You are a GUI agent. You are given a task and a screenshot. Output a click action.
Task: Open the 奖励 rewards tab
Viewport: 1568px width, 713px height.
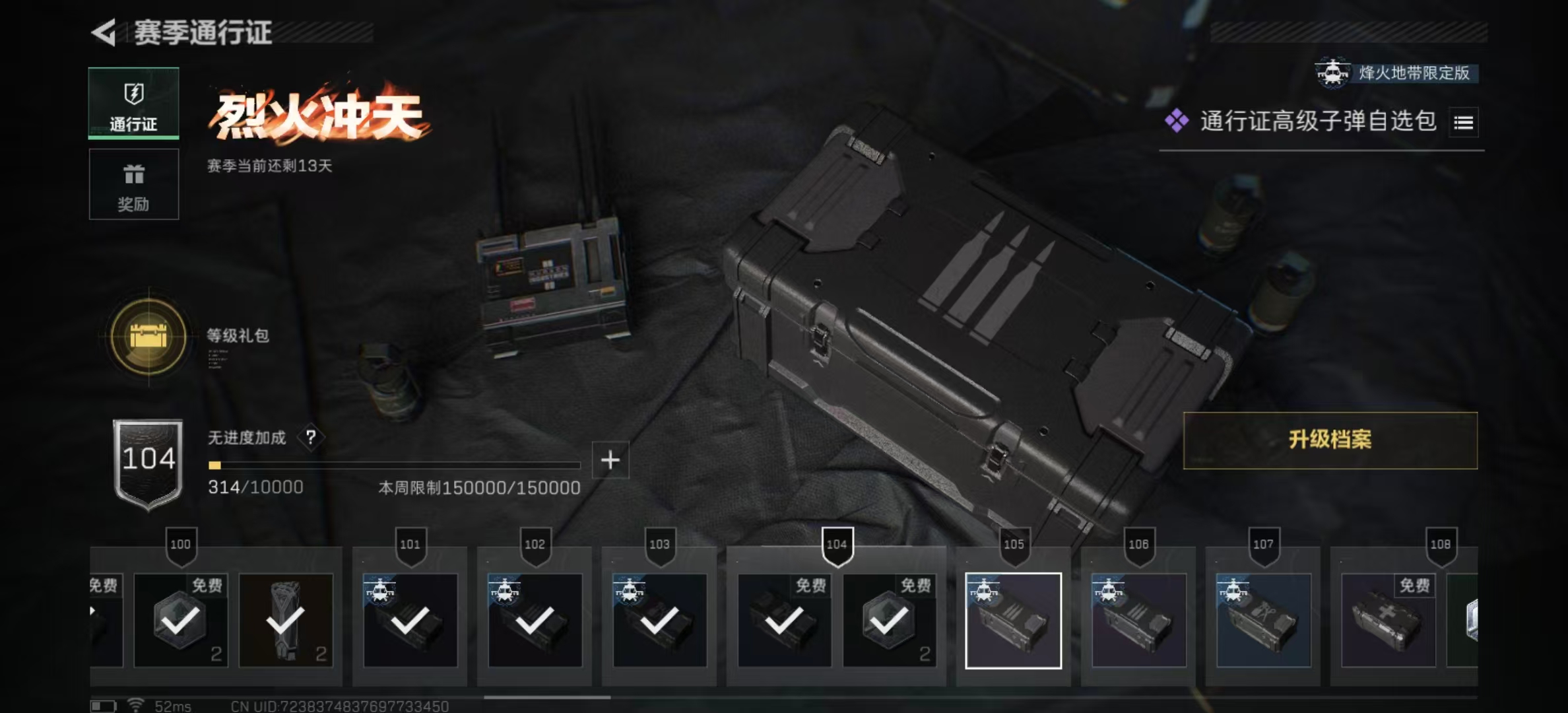coord(133,184)
